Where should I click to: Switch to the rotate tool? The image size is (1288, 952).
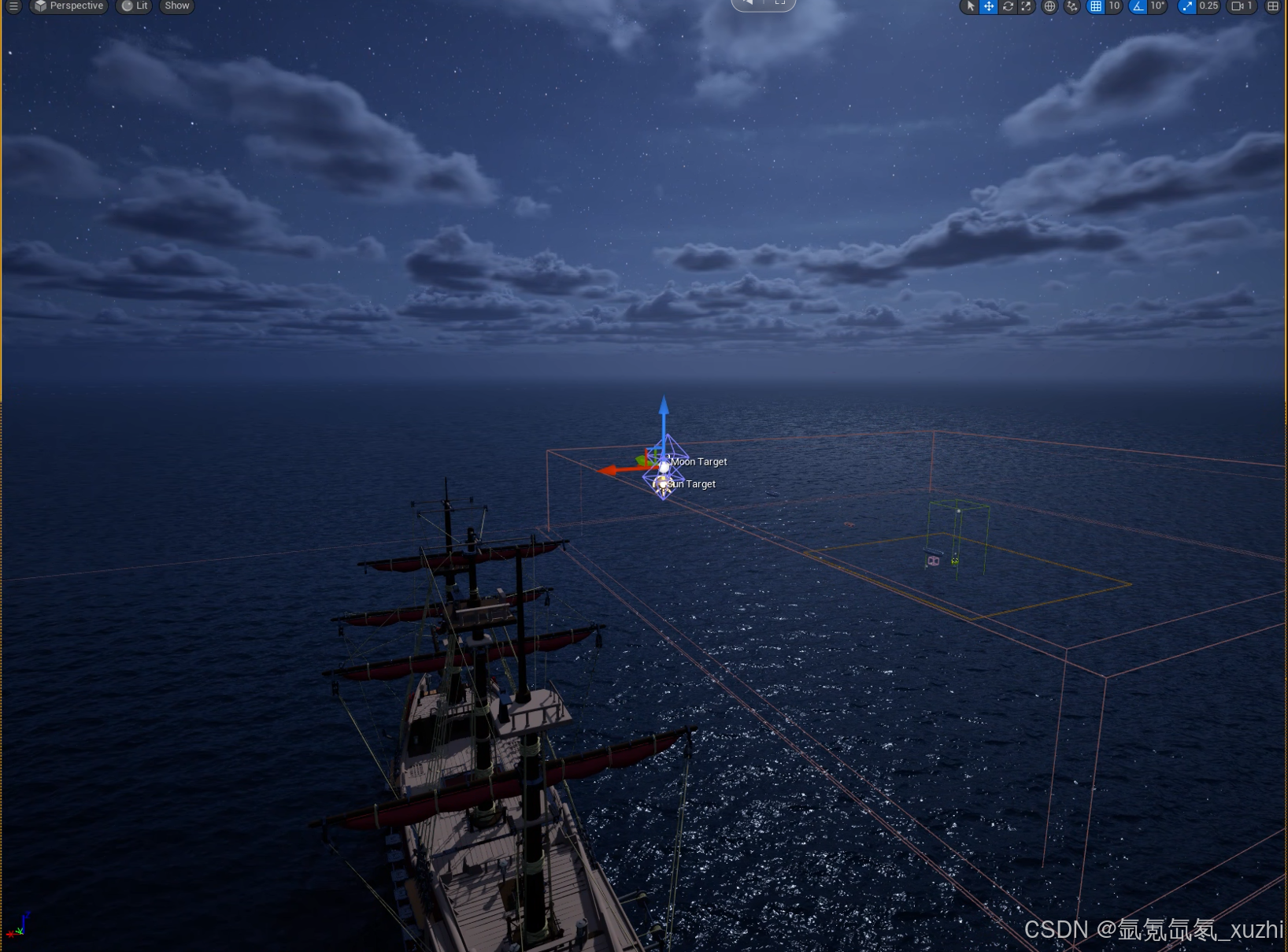pos(1008,6)
